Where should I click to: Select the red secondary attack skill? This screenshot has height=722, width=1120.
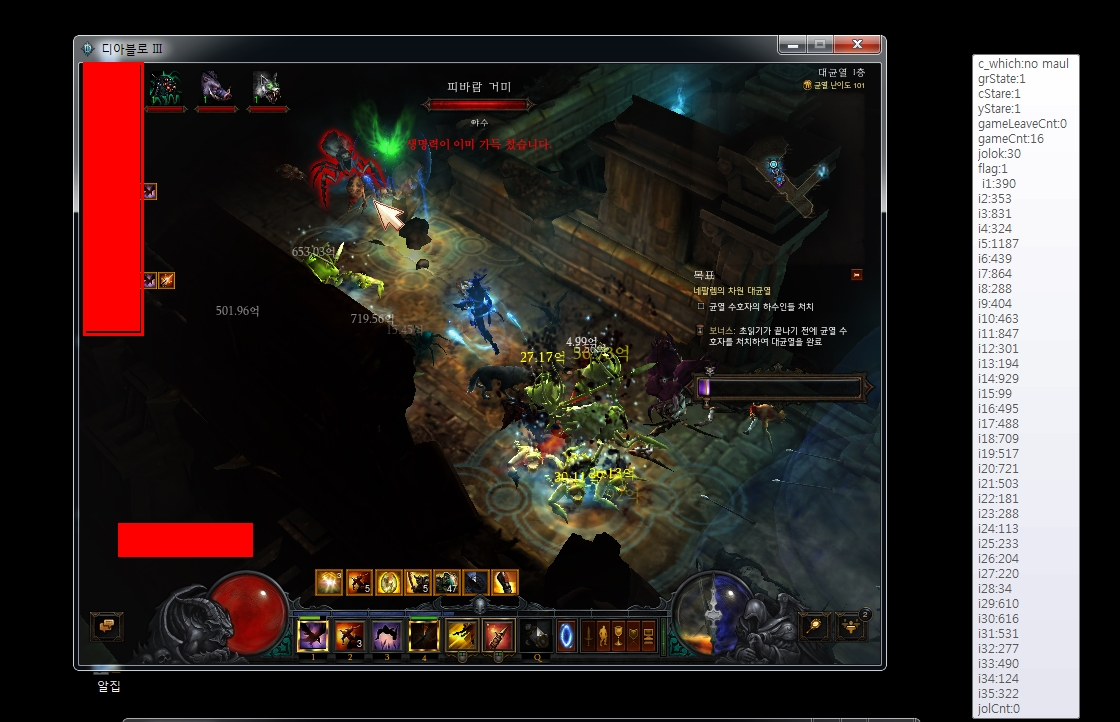tap(498, 635)
